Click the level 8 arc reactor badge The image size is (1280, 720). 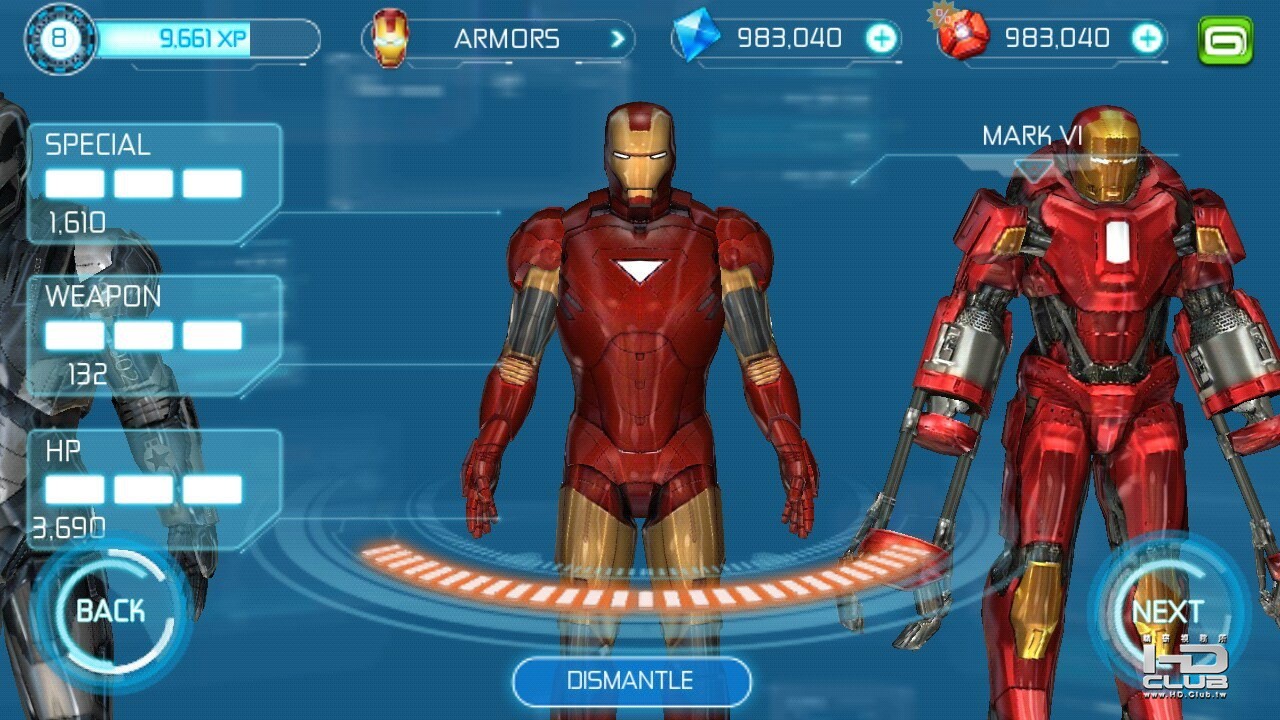60,40
